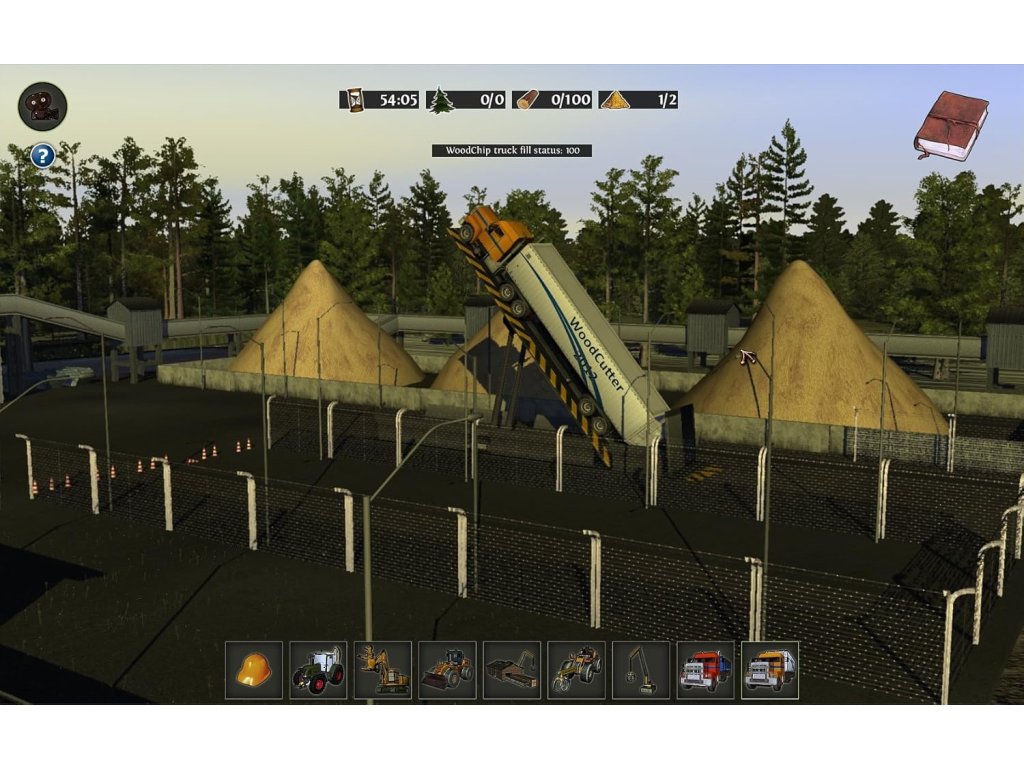Click the blue question mark help icon
Image resolution: width=1024 pixels, height=768 pixels.
(x=42, y=156)
